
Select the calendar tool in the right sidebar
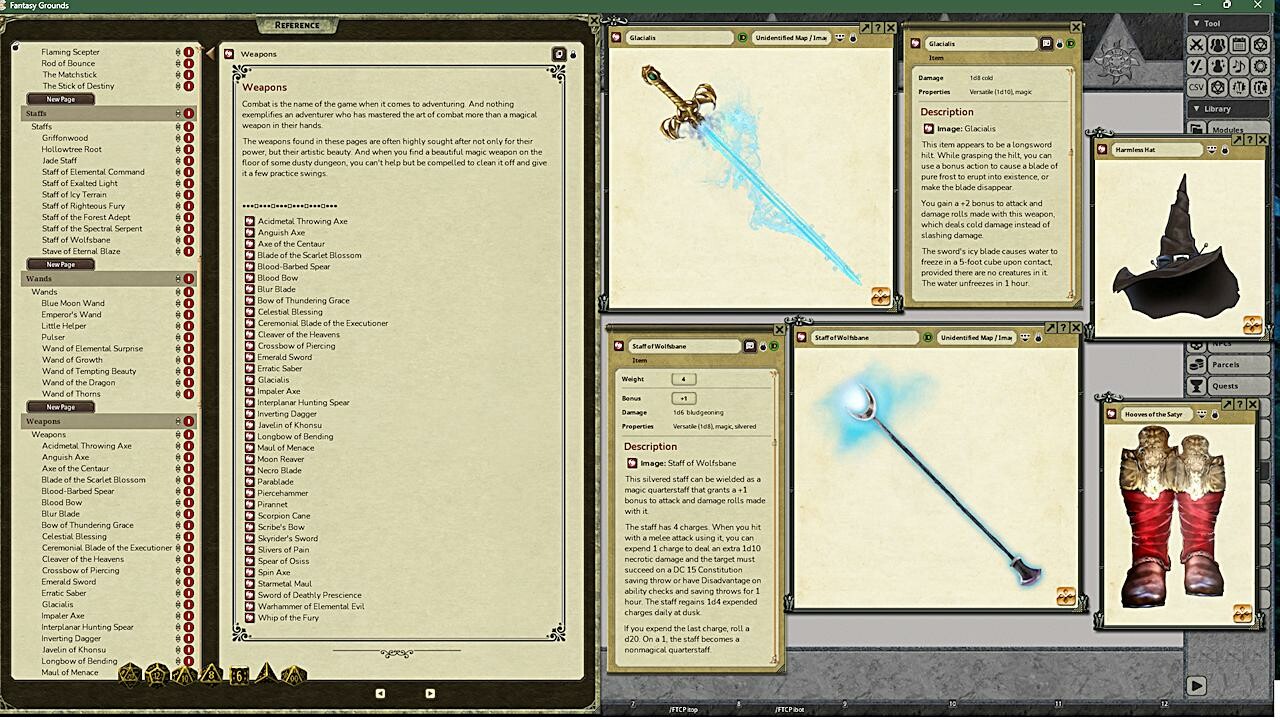pos(1240,43)
